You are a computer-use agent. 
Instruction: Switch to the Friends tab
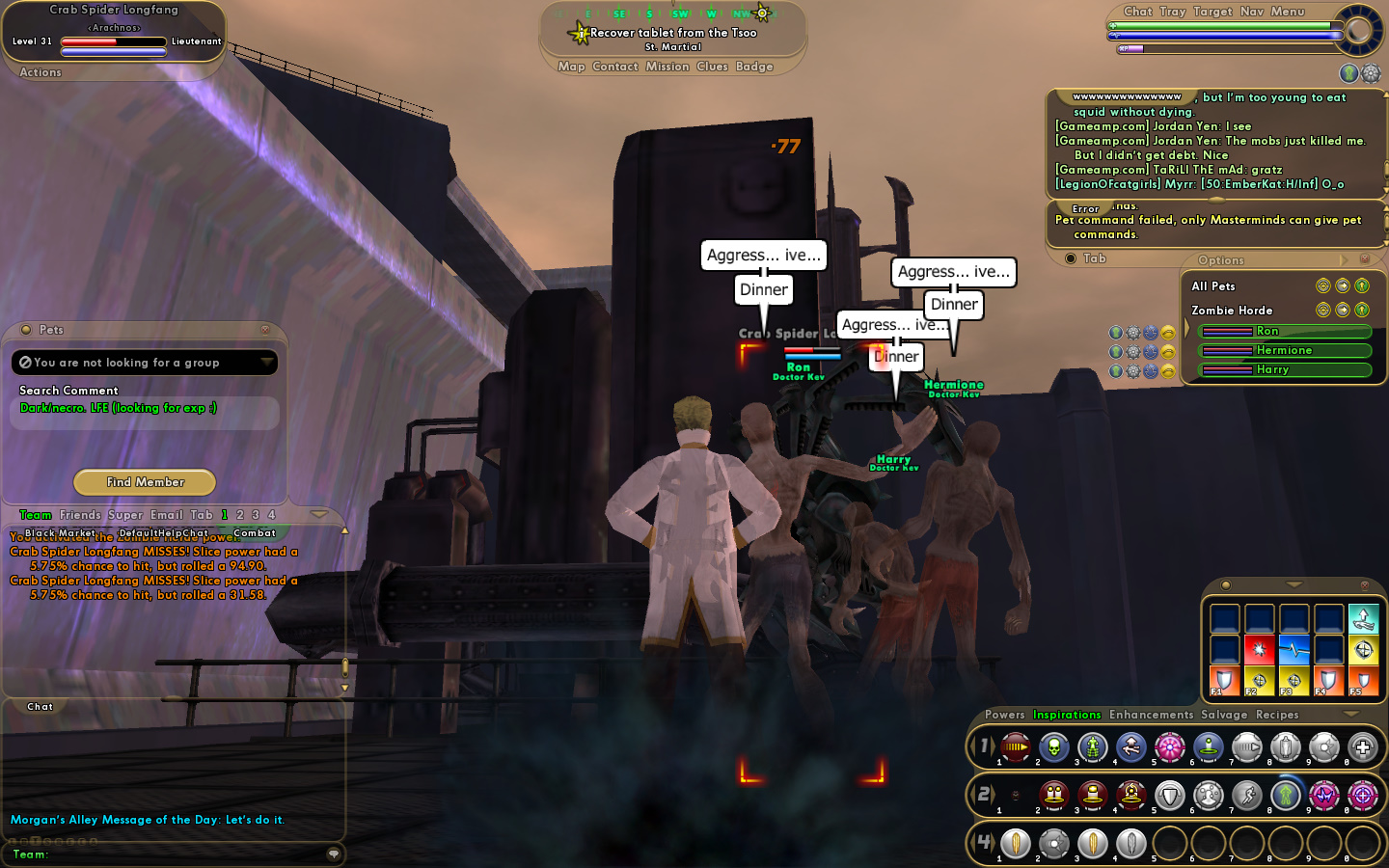[80, 515]
